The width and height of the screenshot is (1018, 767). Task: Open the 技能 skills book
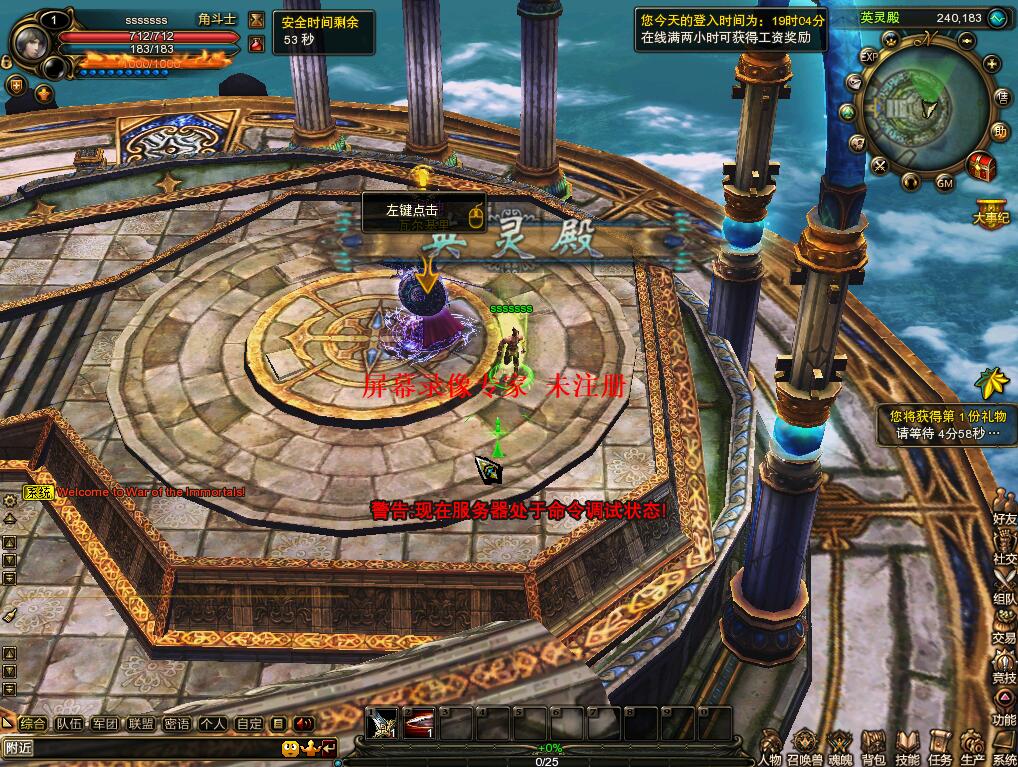click(x=907, y=746)
